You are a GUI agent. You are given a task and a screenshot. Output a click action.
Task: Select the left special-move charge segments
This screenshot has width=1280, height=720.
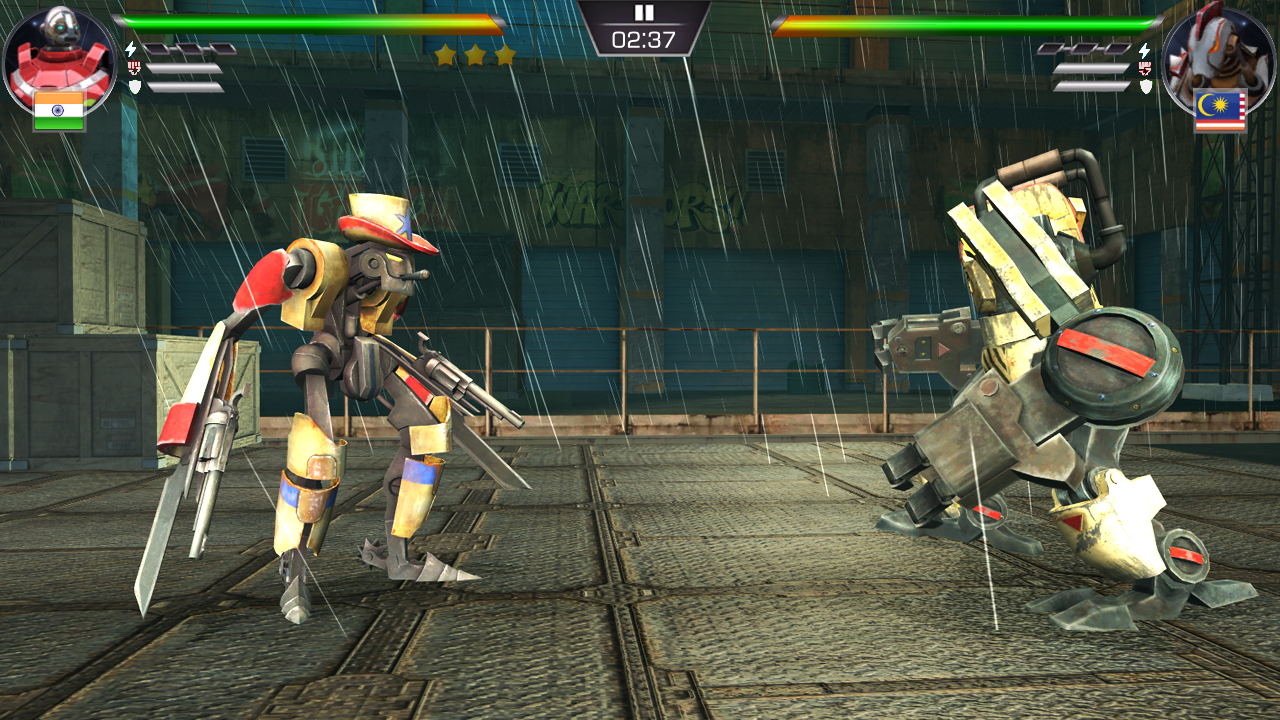click(190, 48)
